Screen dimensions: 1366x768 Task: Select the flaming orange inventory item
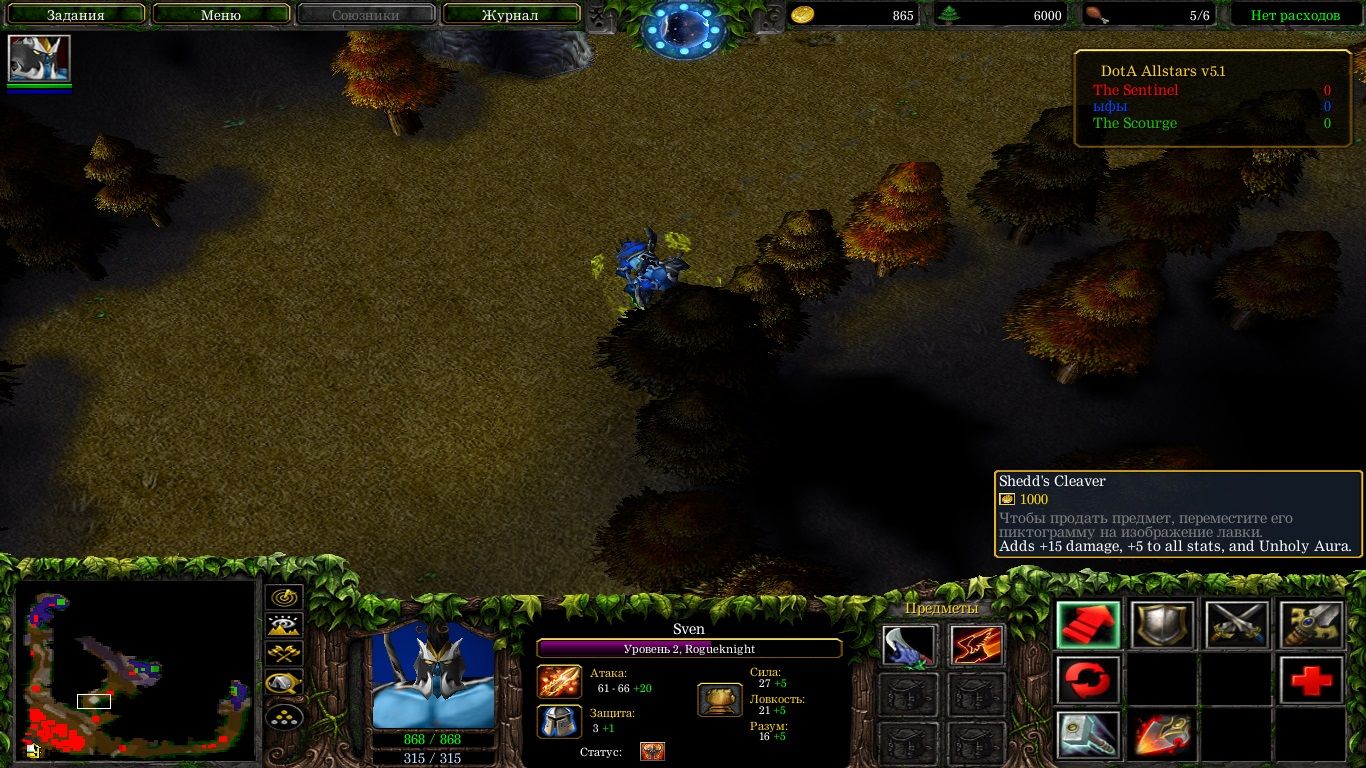976,646
